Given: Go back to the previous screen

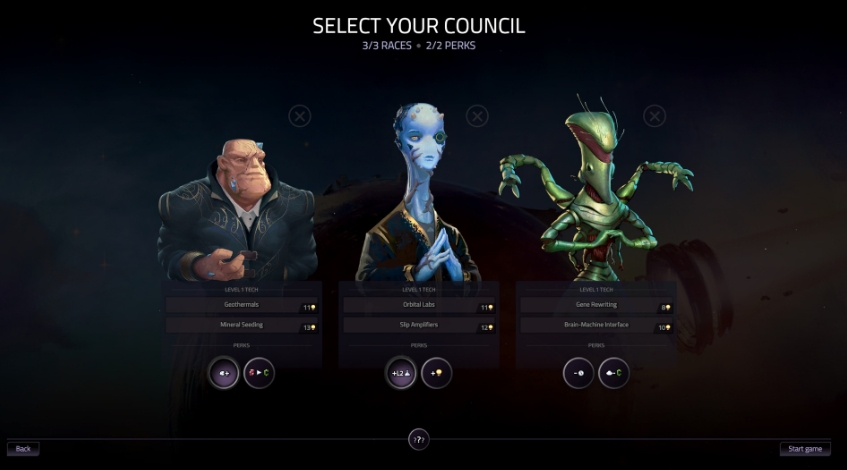Looking at the screenshot, I should coord(23,449).
